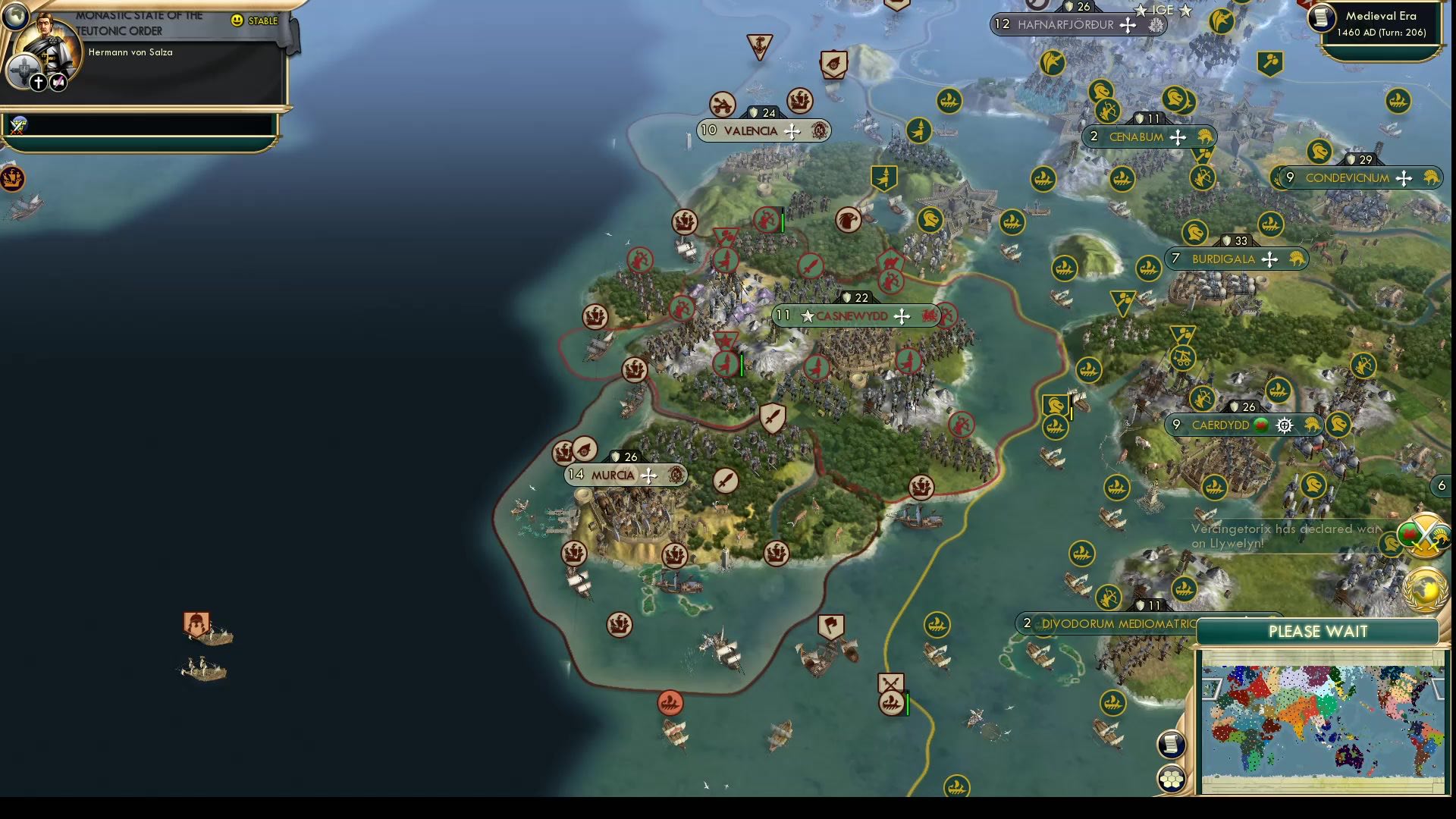Open Social Policies via the purple feather icon
Viewport: 1456px width, 819px height.
point(57,82)
